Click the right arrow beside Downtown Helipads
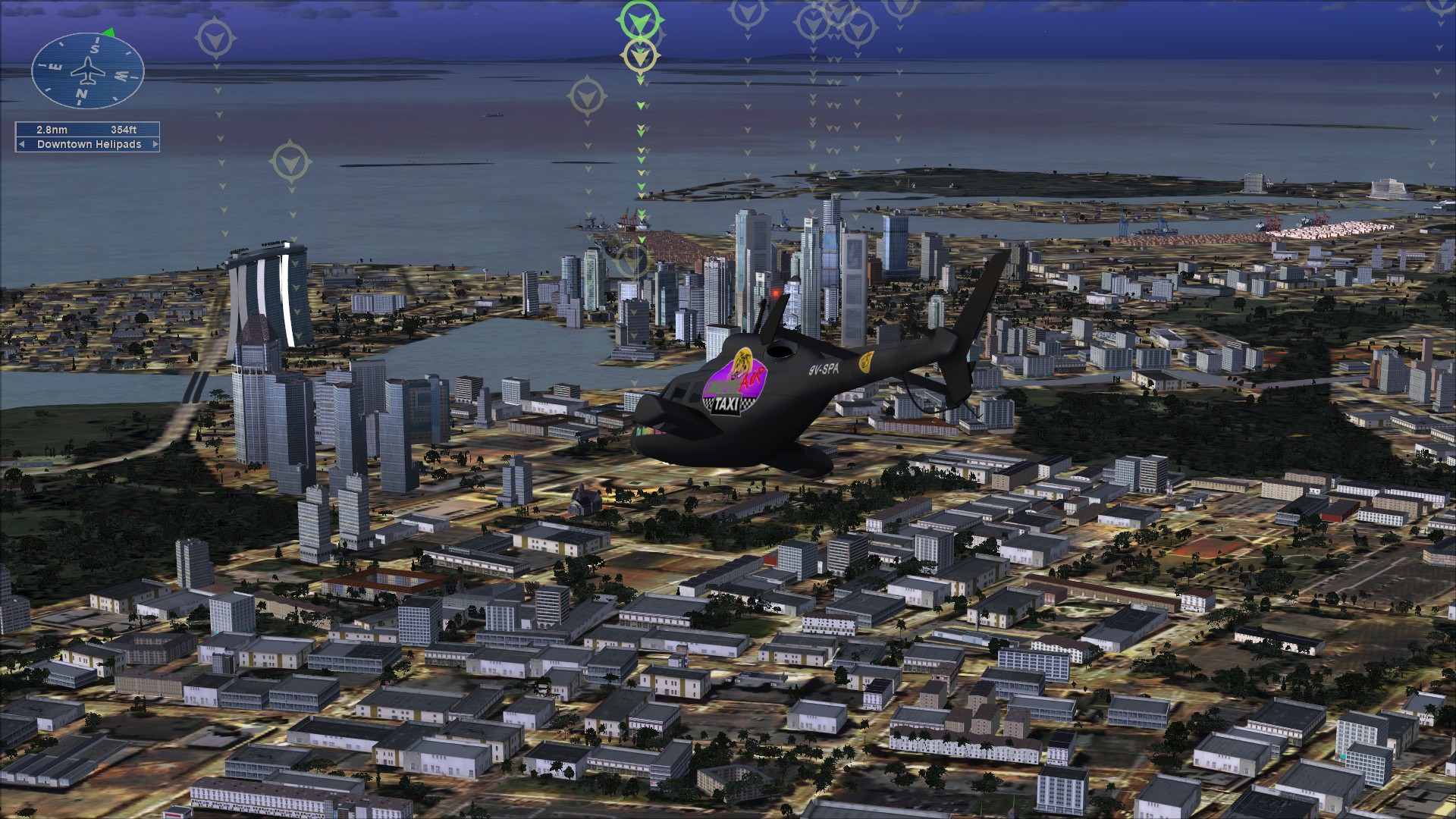The image size is (1456, 819). click(x=154, y=143)
